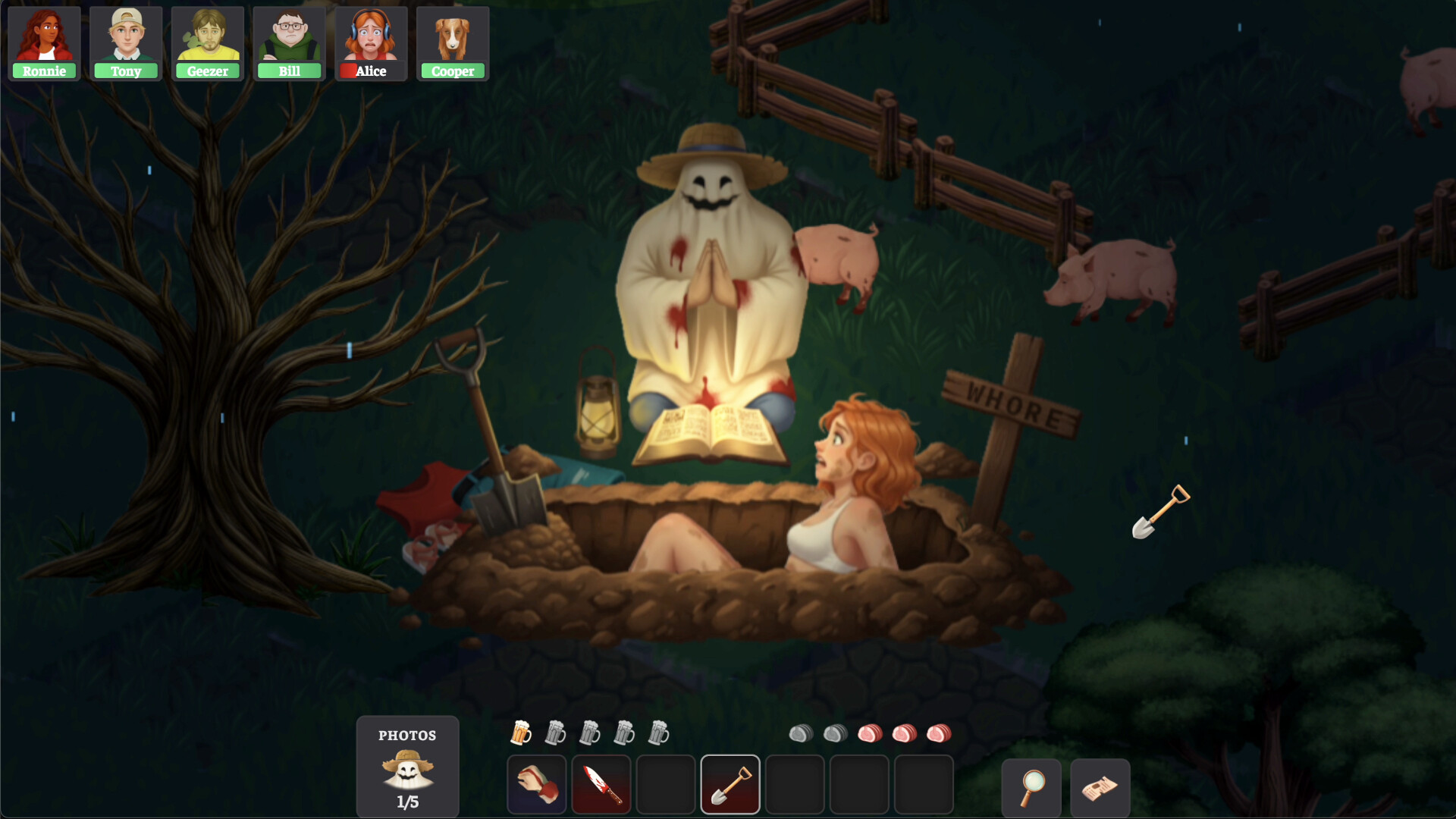Equip the shovel tool in the hotbar
Screen dimensions: 1456x819
point(730,784)
